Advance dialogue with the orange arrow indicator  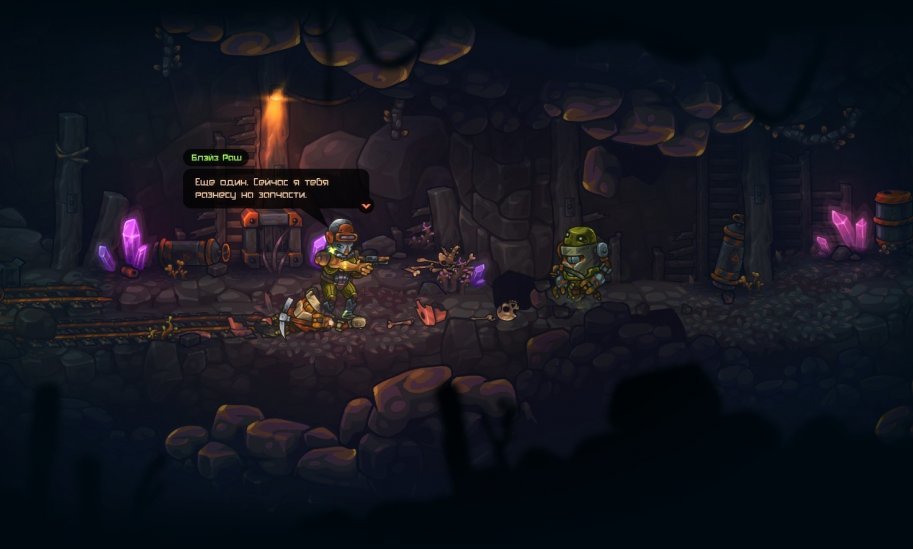(x=366, y=205)
